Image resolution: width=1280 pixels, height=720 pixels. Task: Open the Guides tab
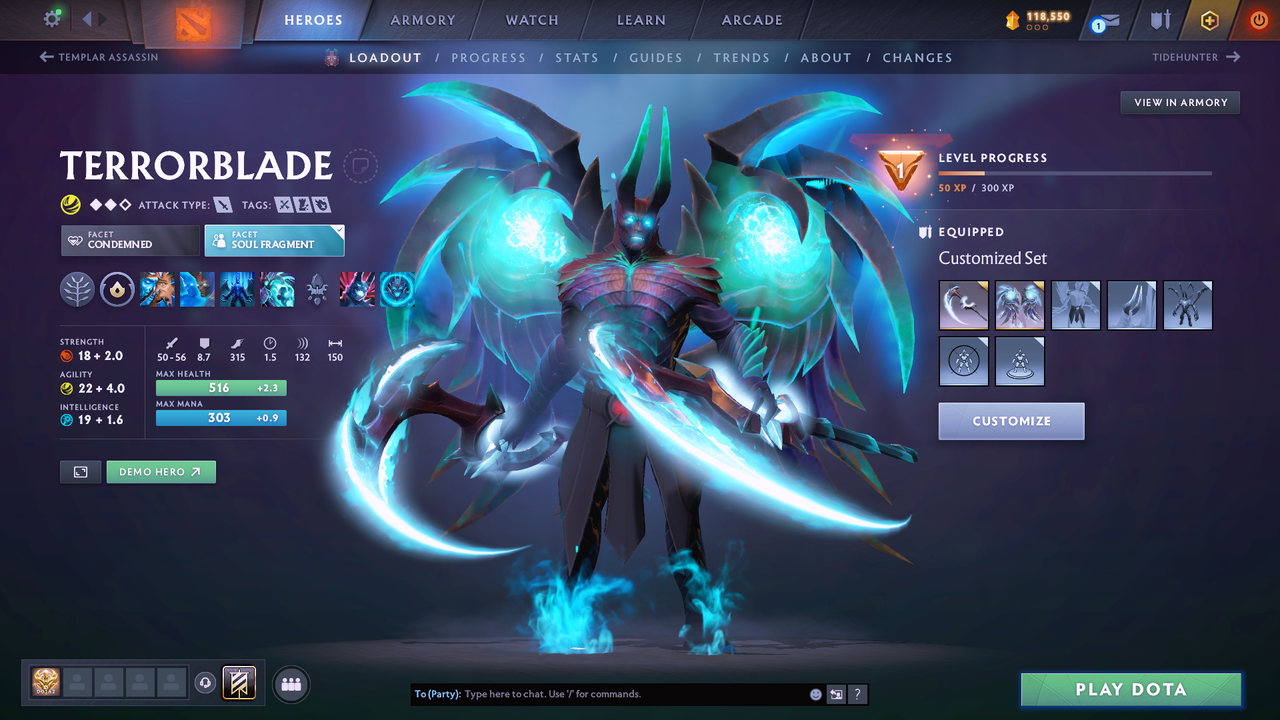[x=656, y=57]
